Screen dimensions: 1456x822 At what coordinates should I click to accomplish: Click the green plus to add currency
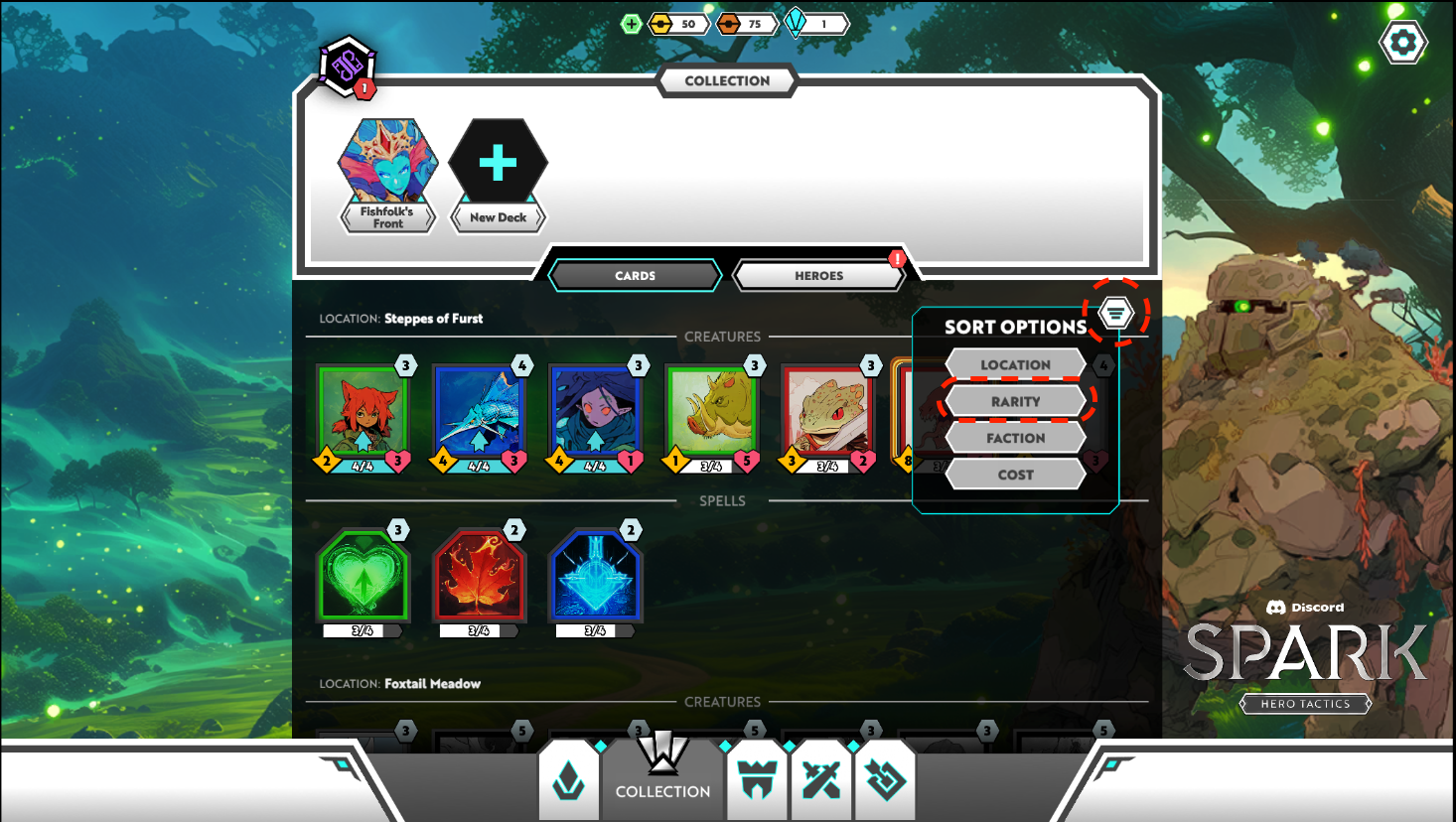point(631,24)
